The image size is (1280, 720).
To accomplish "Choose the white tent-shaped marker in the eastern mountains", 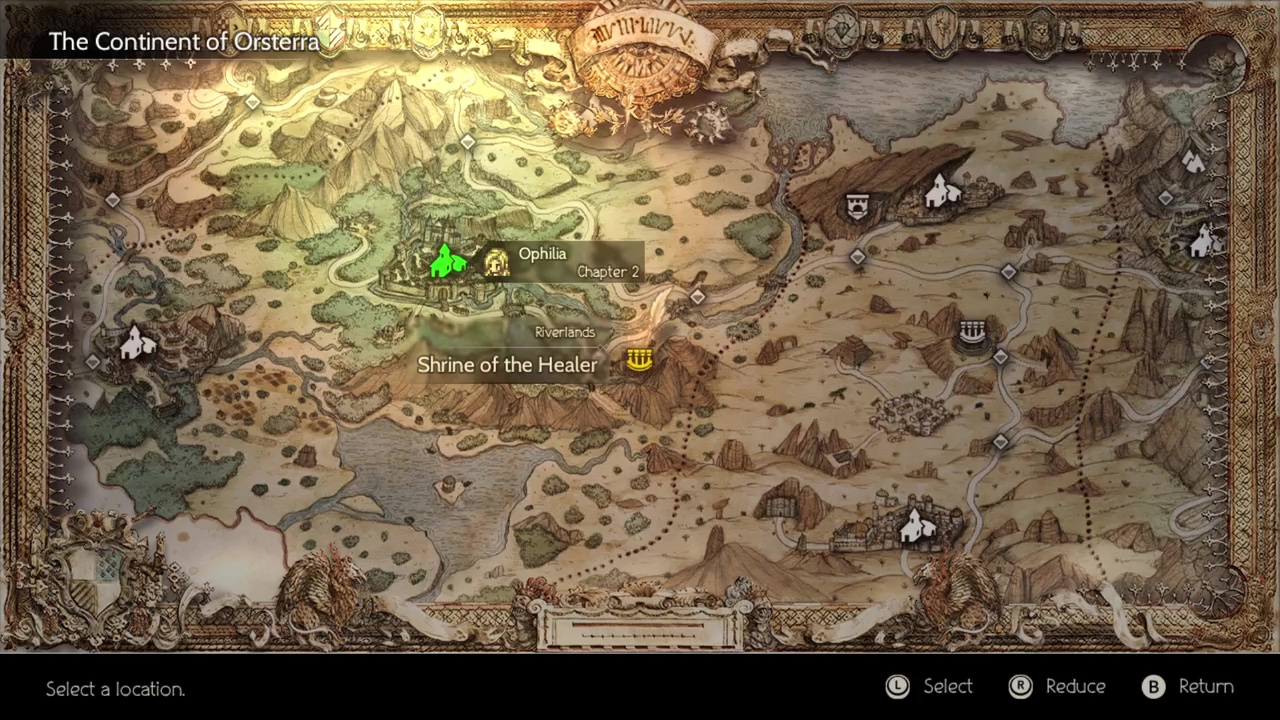I will pos(1193,160).
